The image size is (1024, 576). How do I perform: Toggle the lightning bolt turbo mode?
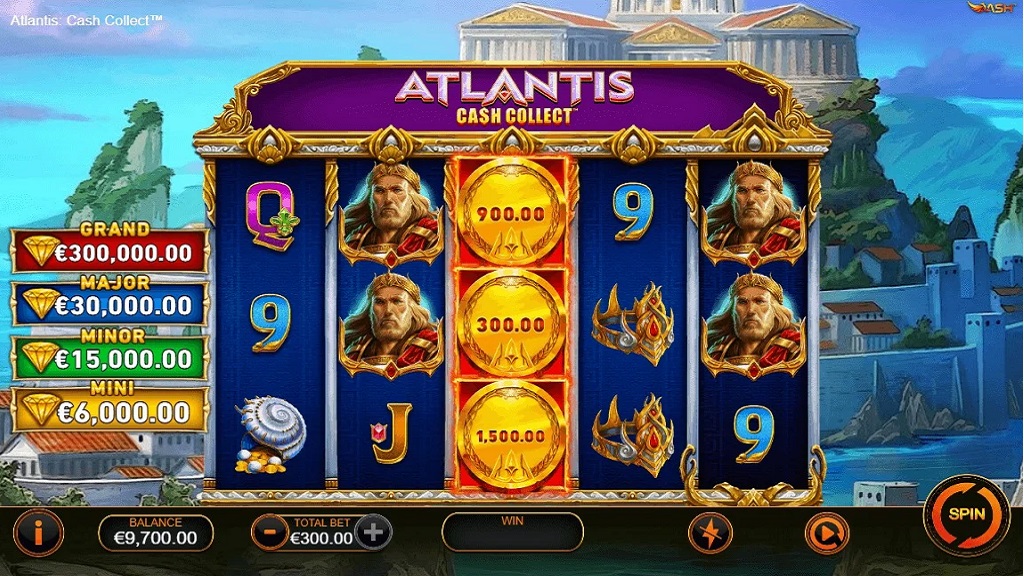click(710, 533)
